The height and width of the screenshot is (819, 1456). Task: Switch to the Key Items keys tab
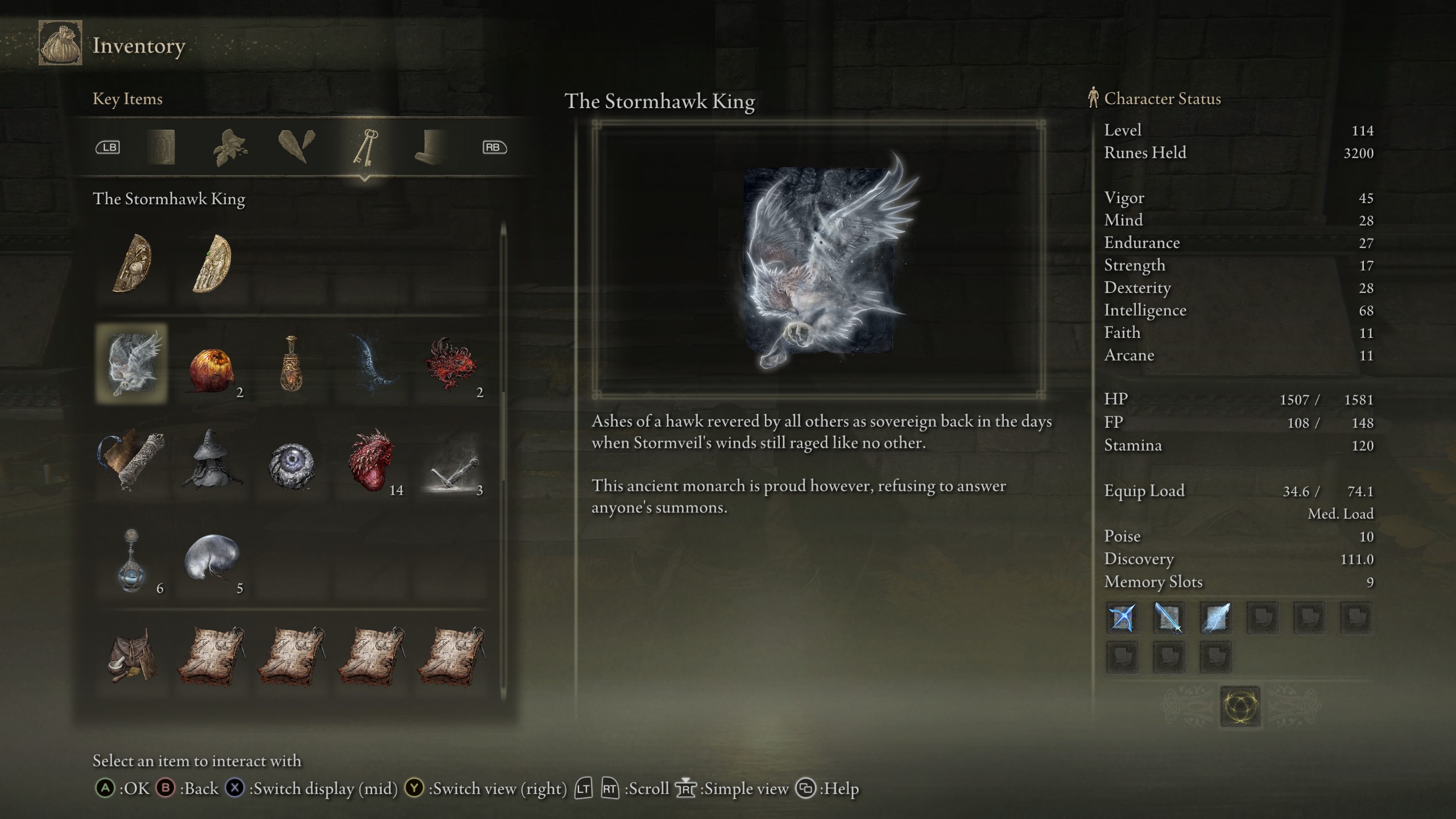pyautogui.click(x=364, y=147)
